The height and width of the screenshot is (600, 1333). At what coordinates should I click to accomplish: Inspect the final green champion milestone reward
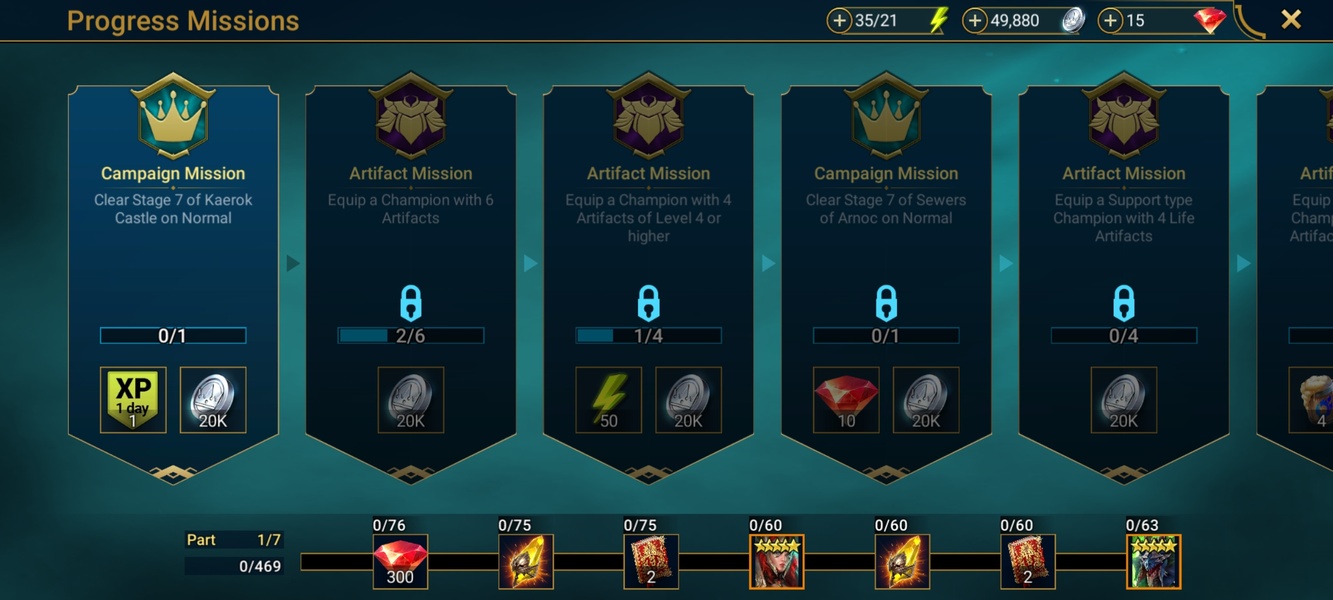(x=1154, y=562)
